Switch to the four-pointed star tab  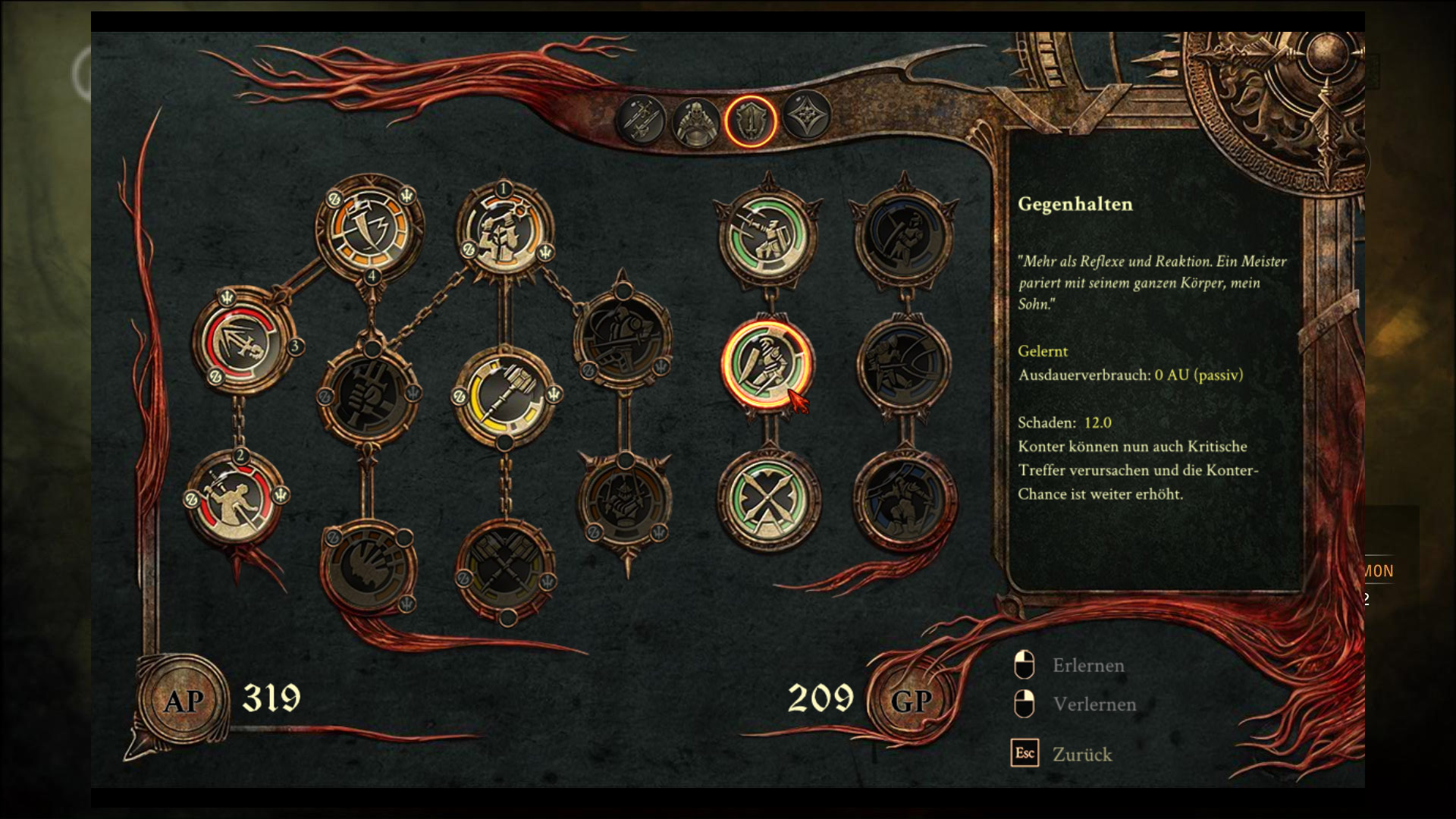click(x=805, y=116)
